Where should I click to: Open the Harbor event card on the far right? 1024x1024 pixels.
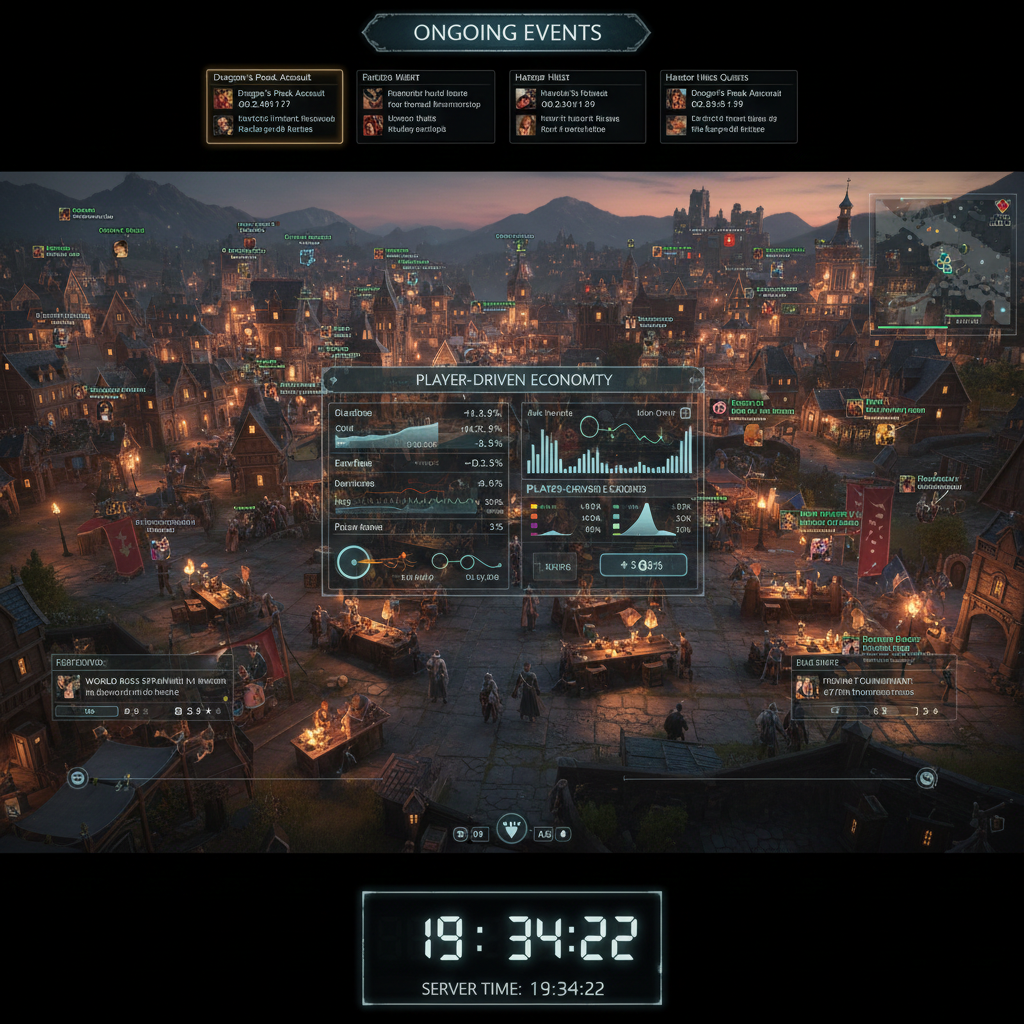click(x=728, y=106)
